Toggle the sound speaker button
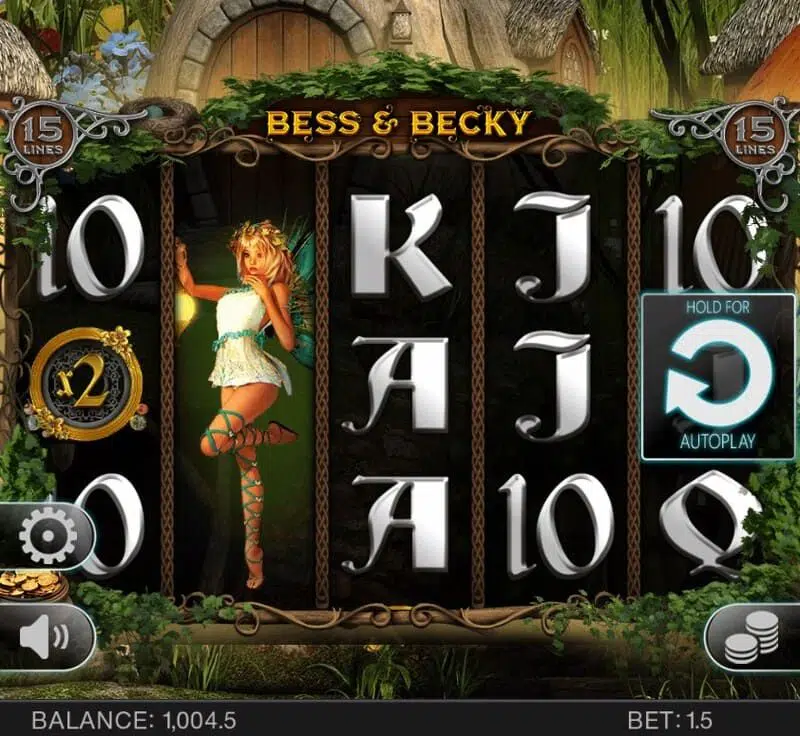The height and width of the screenshot is (736, 800). [45, 636]
